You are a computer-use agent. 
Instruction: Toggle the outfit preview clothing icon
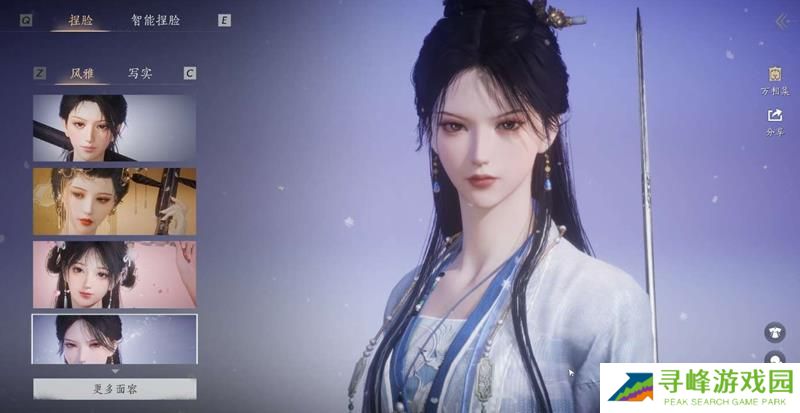pos(775,332)
